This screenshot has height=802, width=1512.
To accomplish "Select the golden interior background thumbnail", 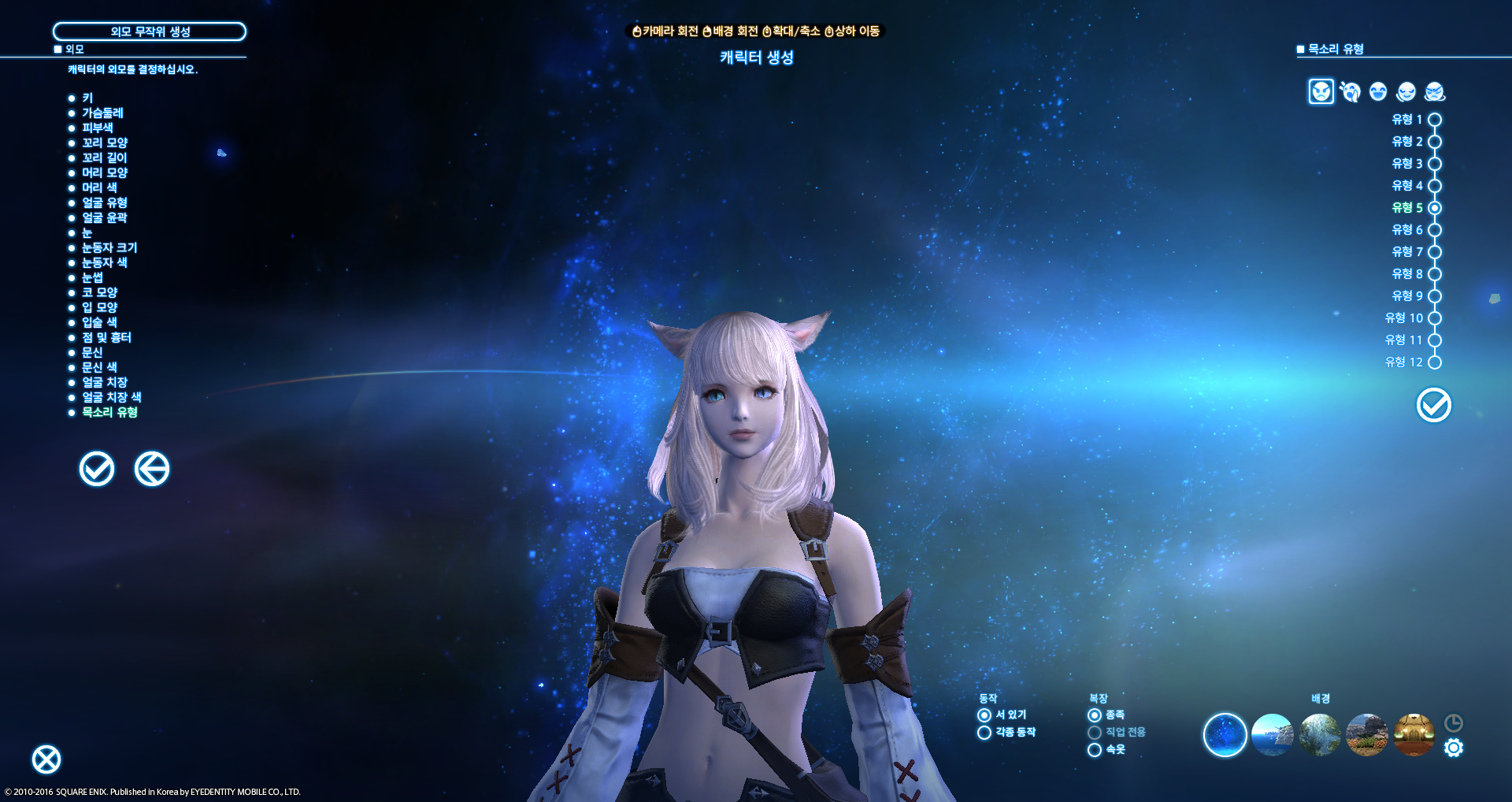I will pos(1414,735).
